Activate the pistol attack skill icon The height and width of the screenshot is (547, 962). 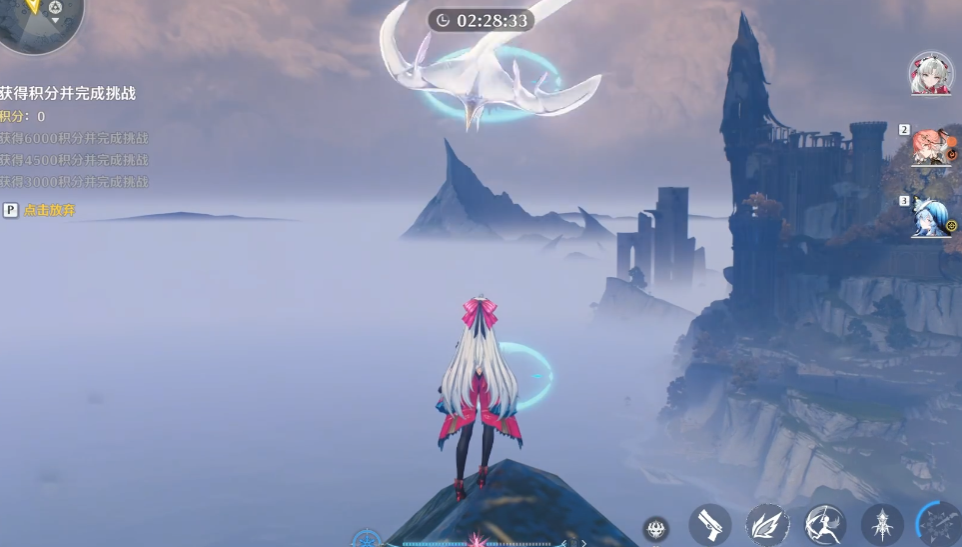(710, 525)
